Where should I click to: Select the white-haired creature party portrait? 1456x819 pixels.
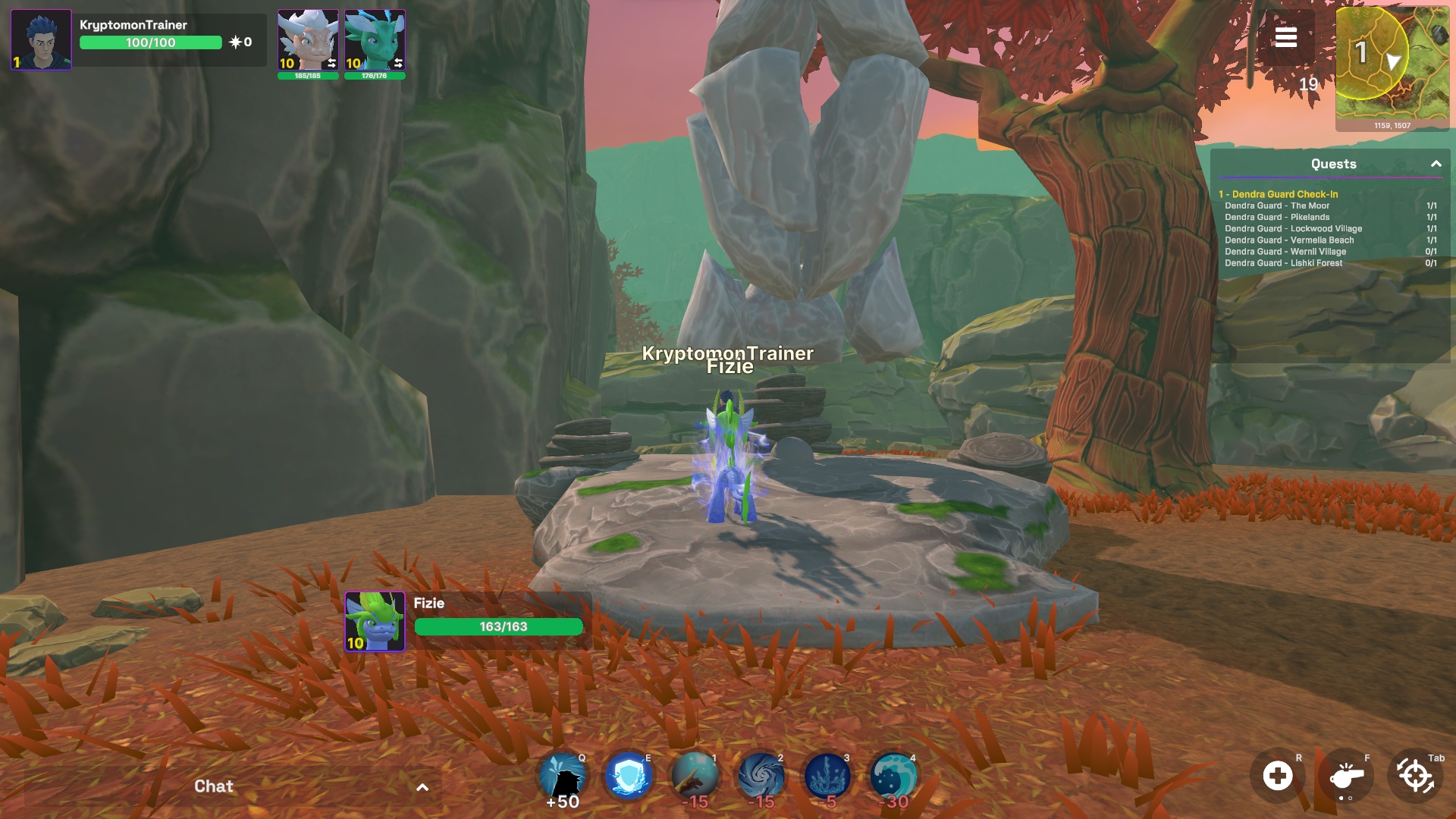coord(307,41)
